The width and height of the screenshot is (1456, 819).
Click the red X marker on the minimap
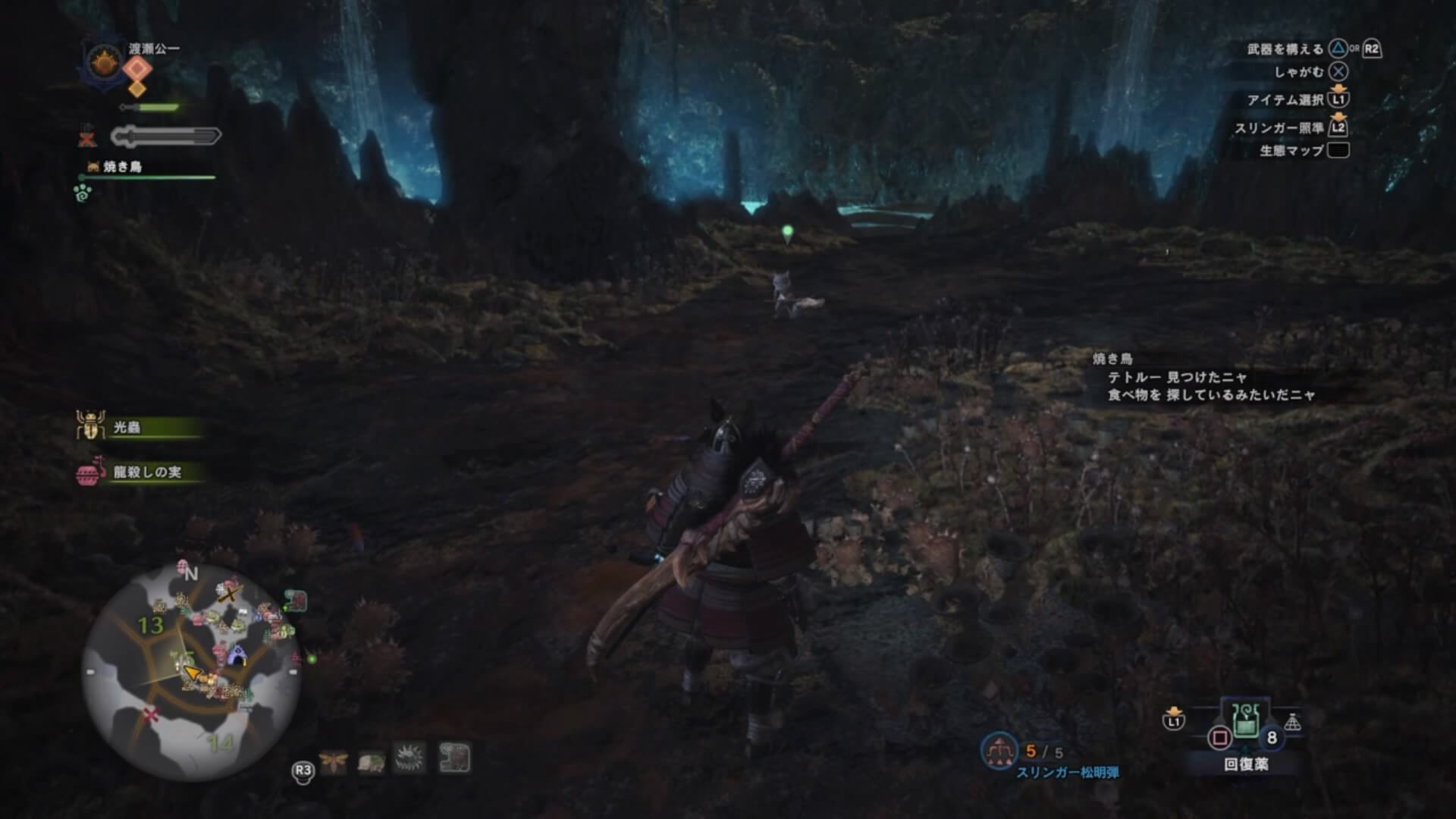point(152,714)
